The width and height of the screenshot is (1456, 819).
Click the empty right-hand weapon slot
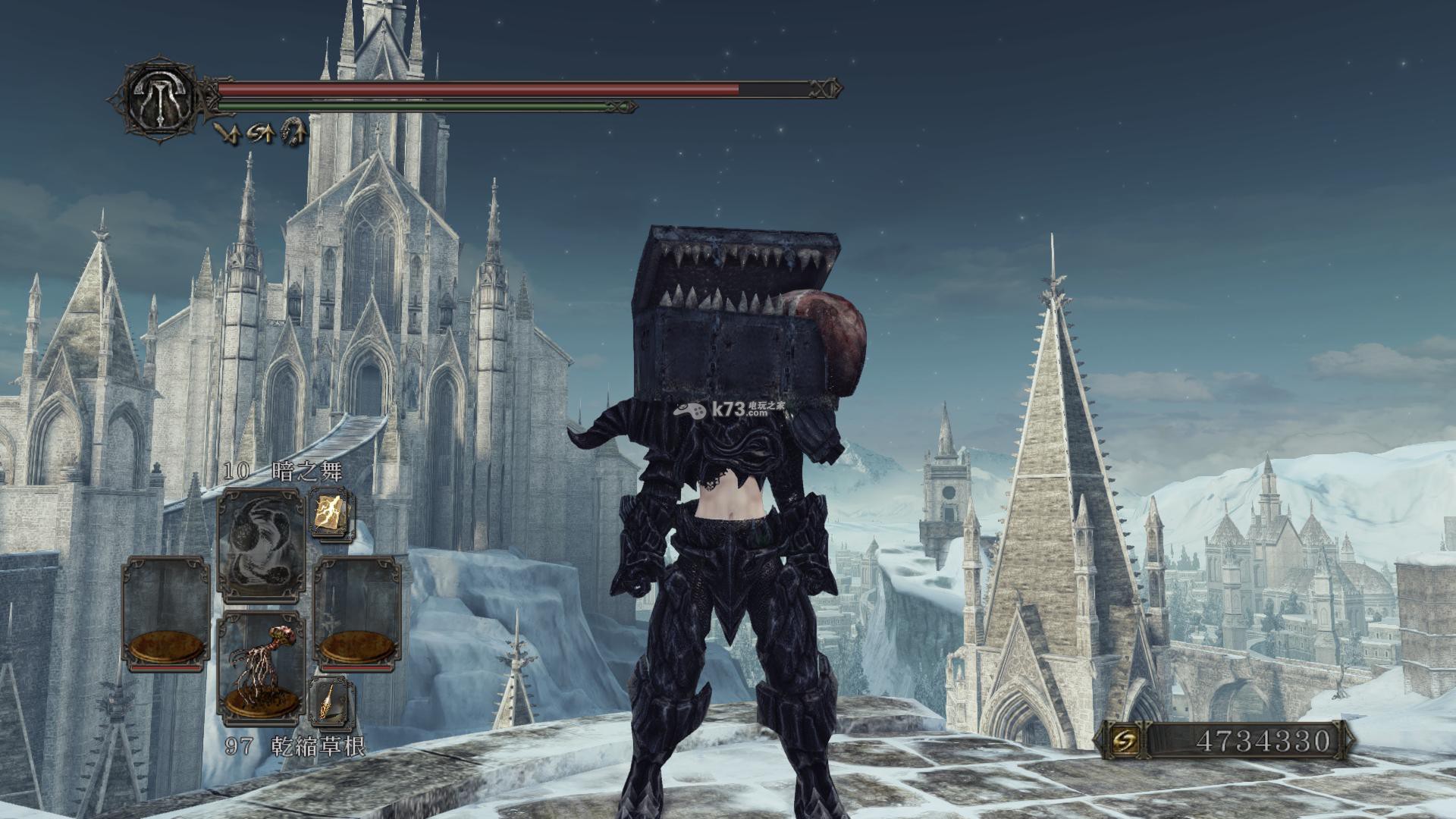click(357, 613)
